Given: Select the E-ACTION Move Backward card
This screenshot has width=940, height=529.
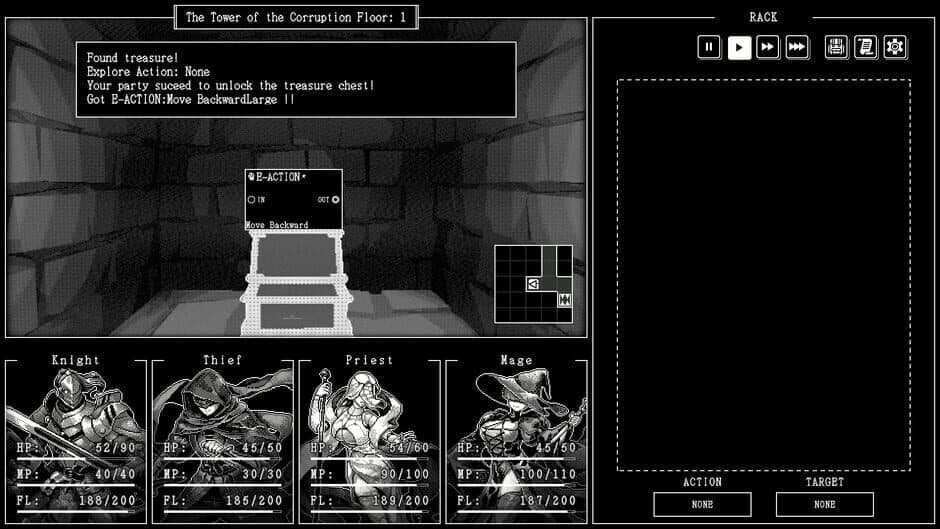Looking at the screenshot, I should (x=293, y=200).
